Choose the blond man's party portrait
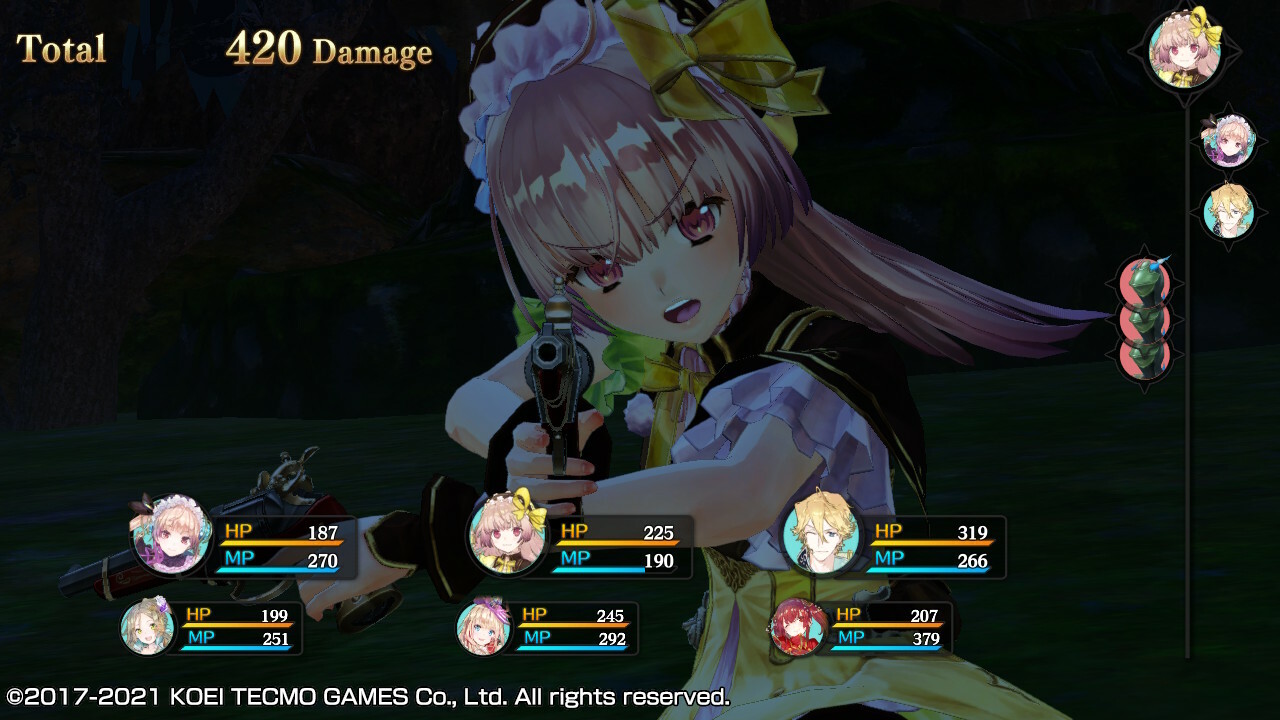Viewport: 1280px width, 720px height. 821,534
